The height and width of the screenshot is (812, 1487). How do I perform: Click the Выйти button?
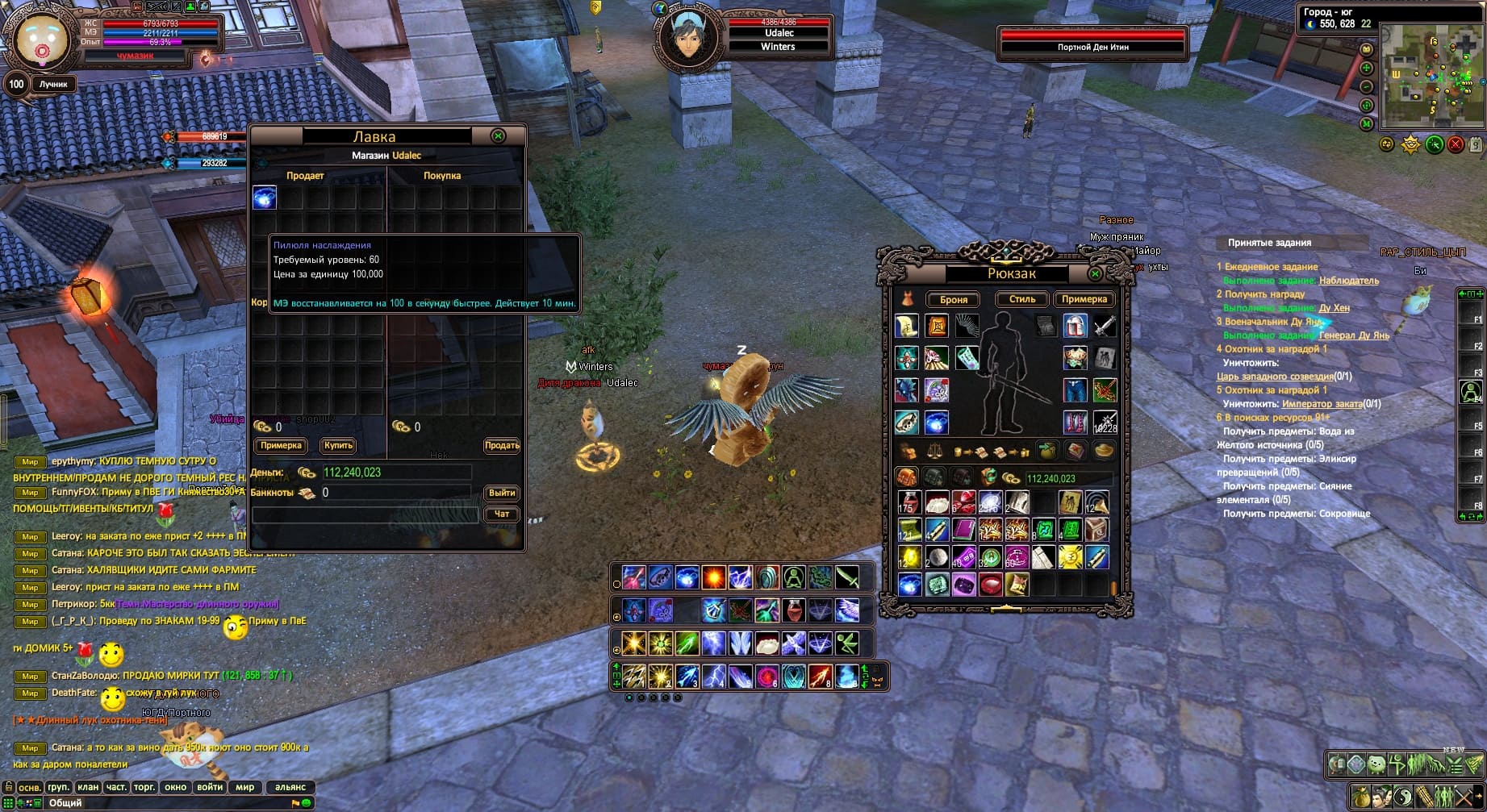pyautogui.click(x=501, y=493)
